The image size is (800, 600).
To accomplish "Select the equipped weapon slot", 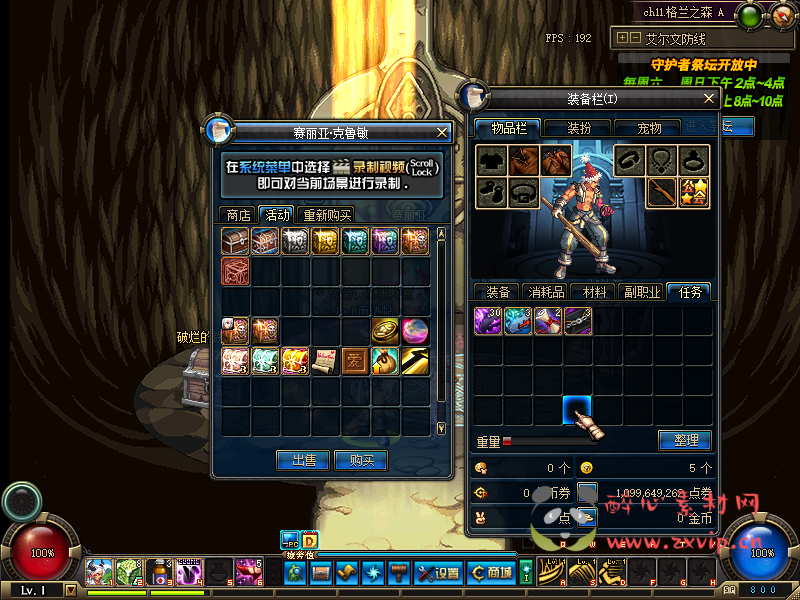I will click(660, 192).
